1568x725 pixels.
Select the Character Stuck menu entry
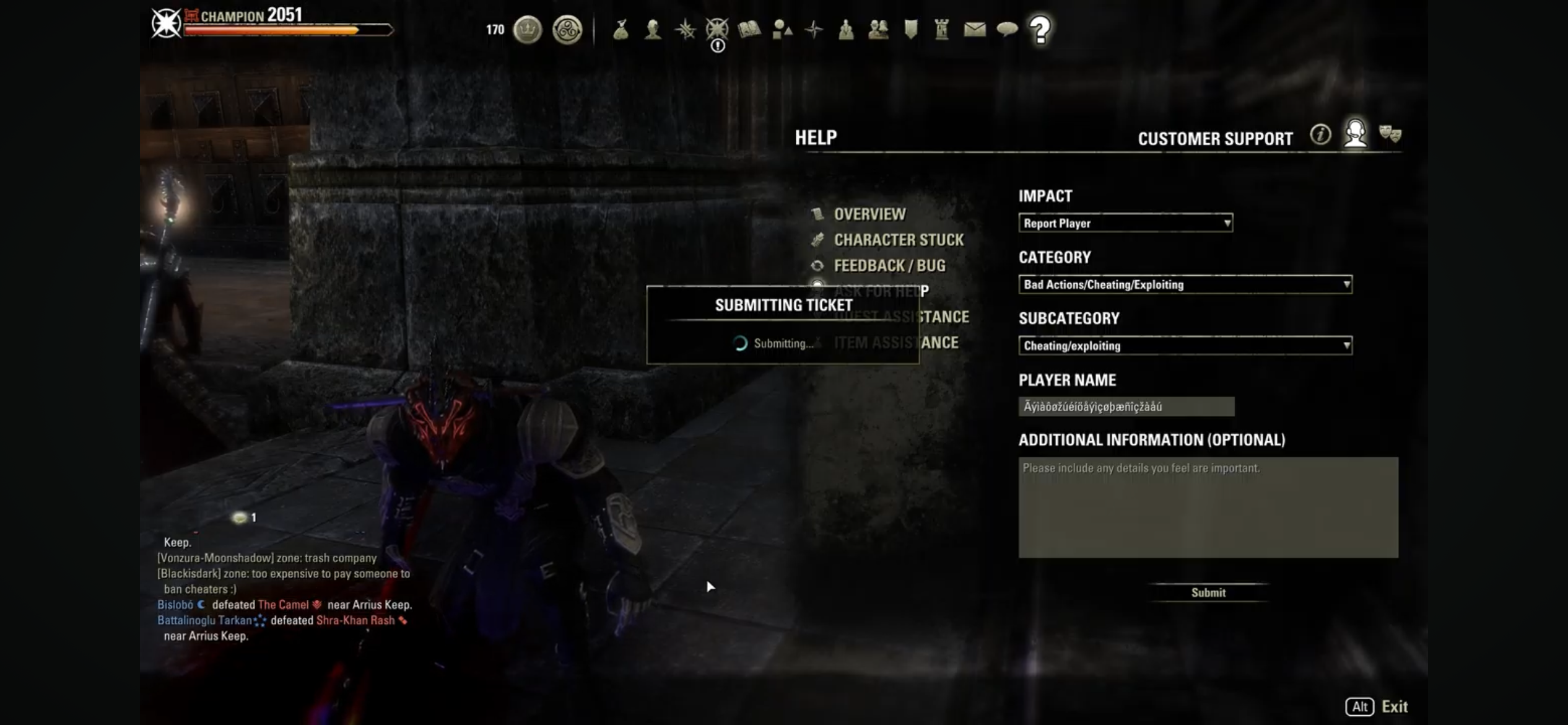898,240
